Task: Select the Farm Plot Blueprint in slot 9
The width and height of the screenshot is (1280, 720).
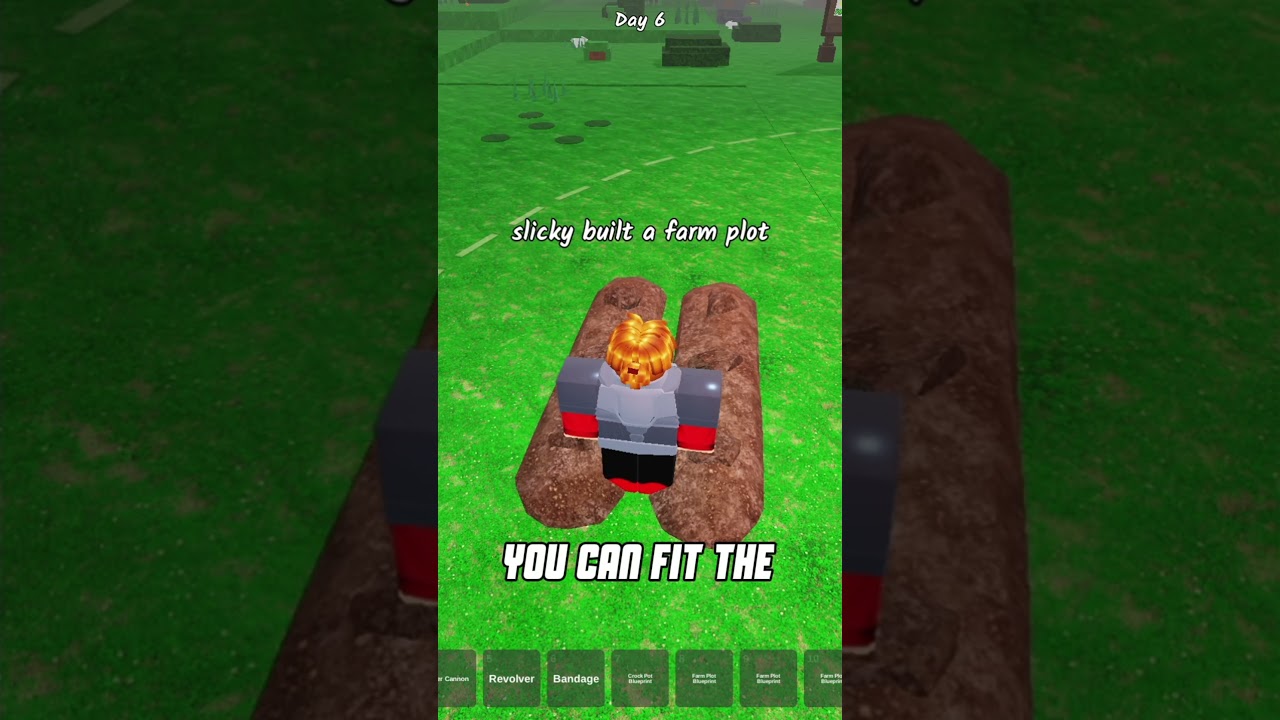Action: pyautogui.click(x=769, y=678)
